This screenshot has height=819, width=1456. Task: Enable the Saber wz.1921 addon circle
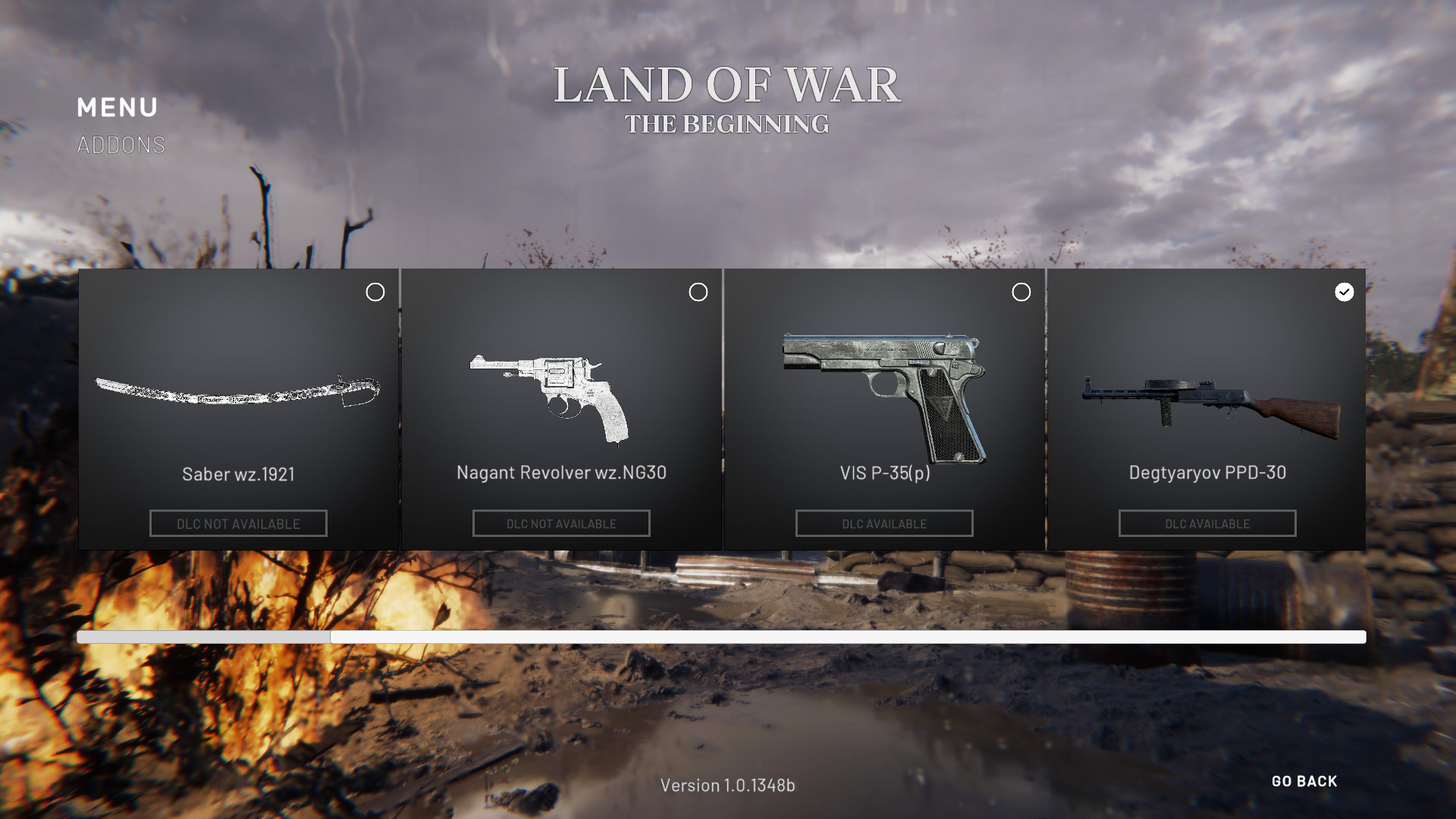(x=375, y=292)
